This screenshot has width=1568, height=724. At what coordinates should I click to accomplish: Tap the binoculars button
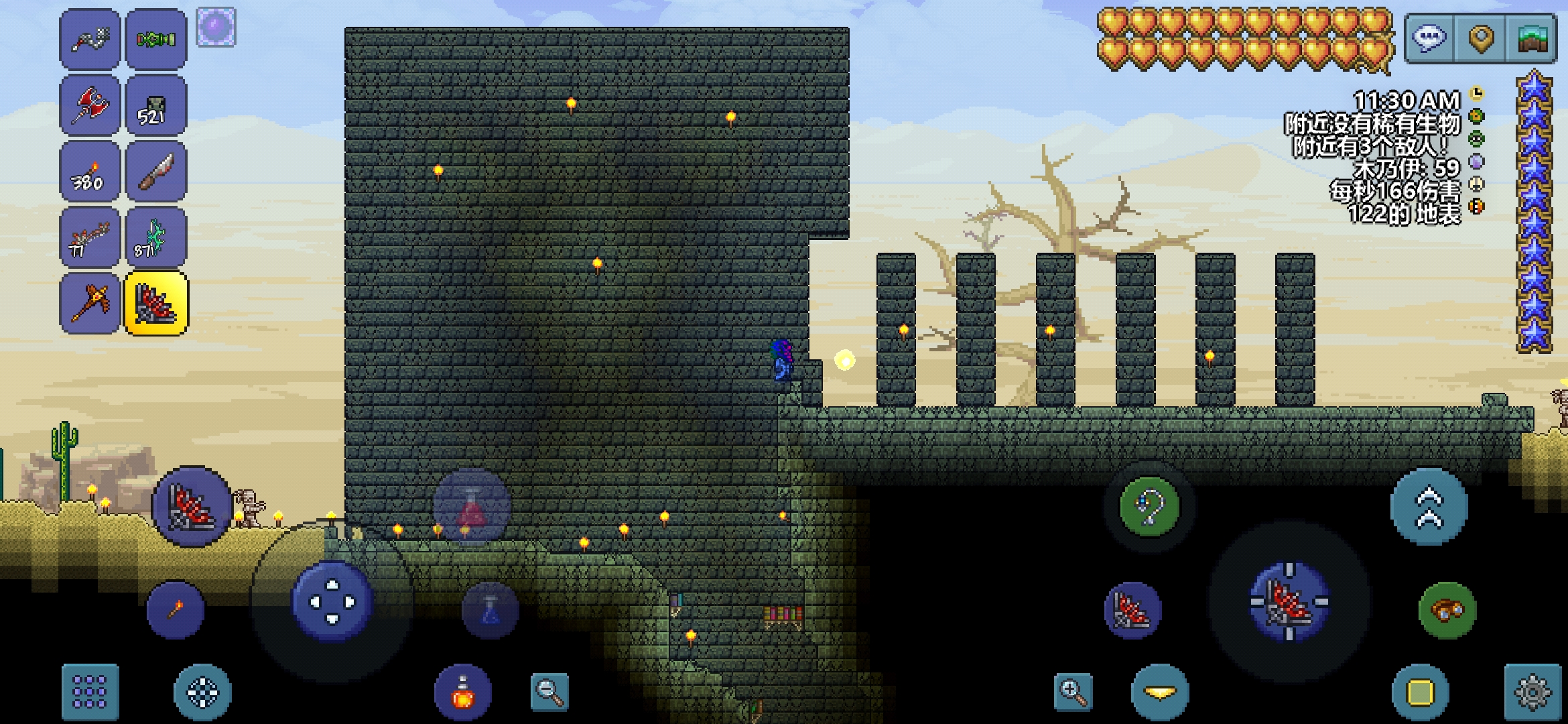coord(1447,610)
